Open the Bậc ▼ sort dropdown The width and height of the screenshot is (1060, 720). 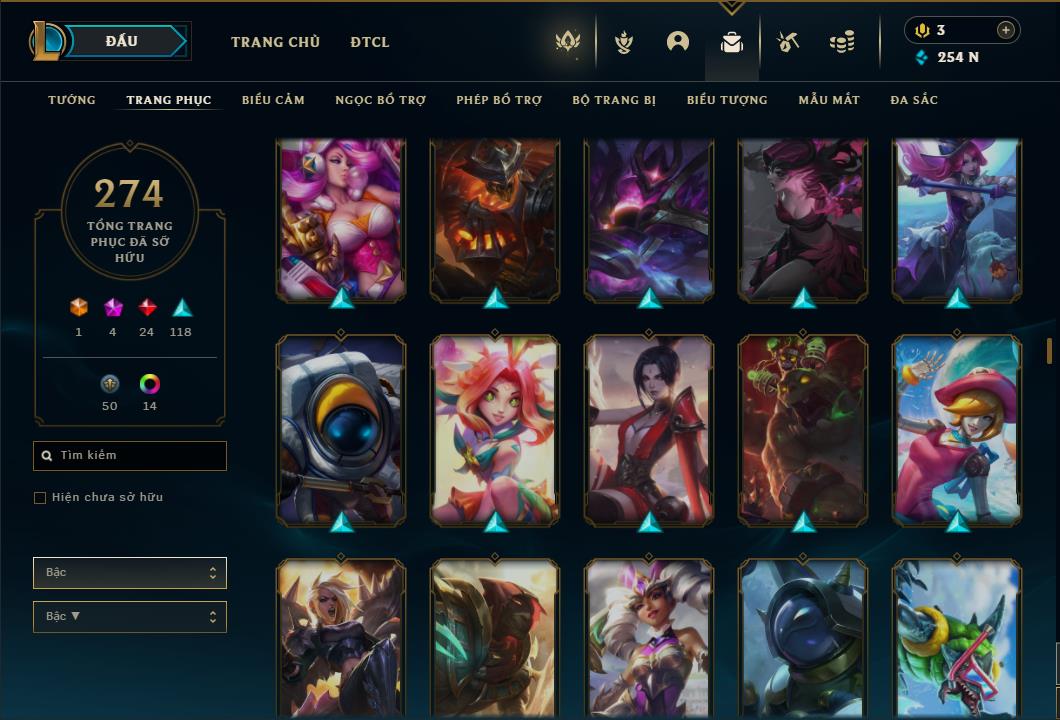pos(130,617)
